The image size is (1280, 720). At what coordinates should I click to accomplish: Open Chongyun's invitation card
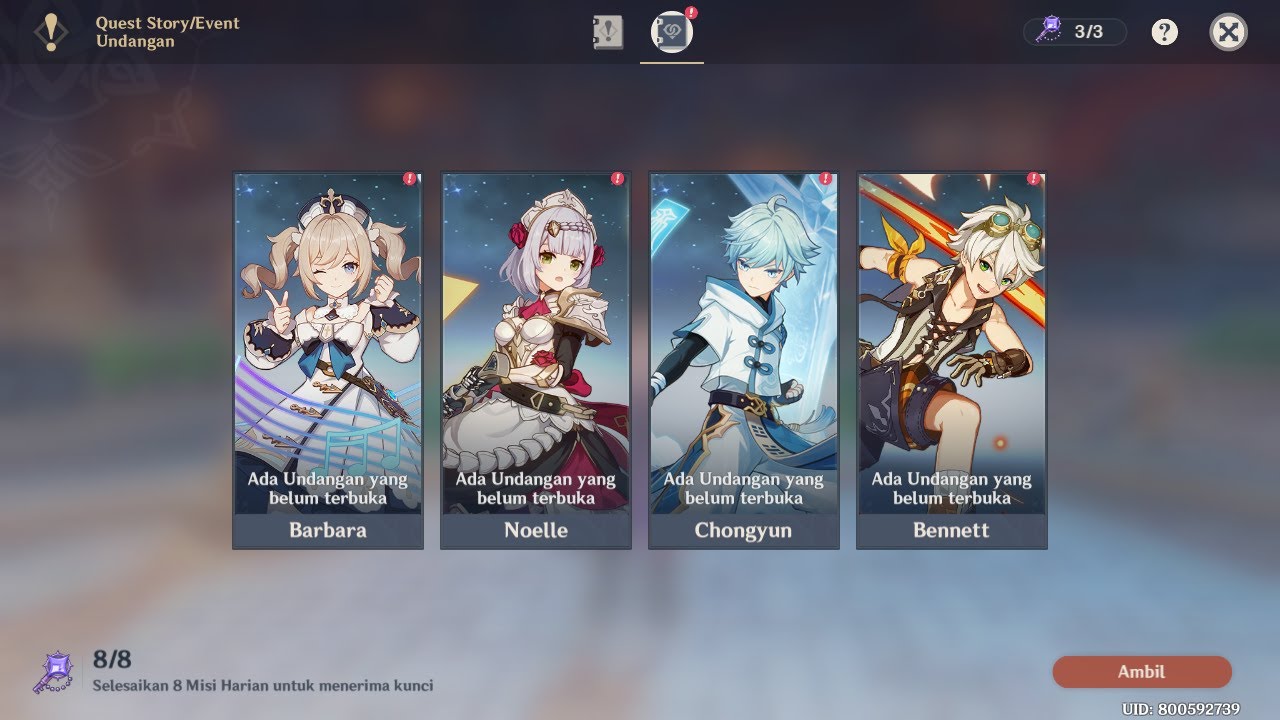[743, 360]
